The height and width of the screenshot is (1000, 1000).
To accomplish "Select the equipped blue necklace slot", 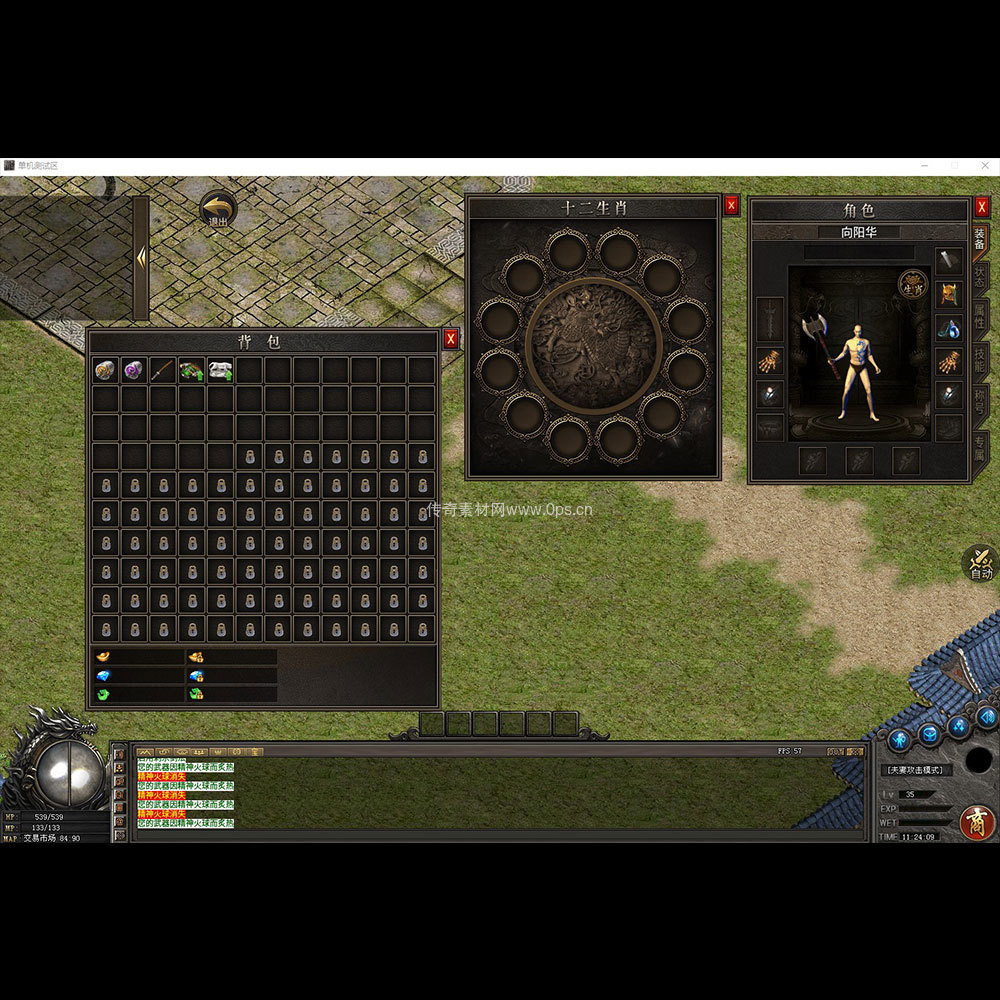I will [948, 328].
